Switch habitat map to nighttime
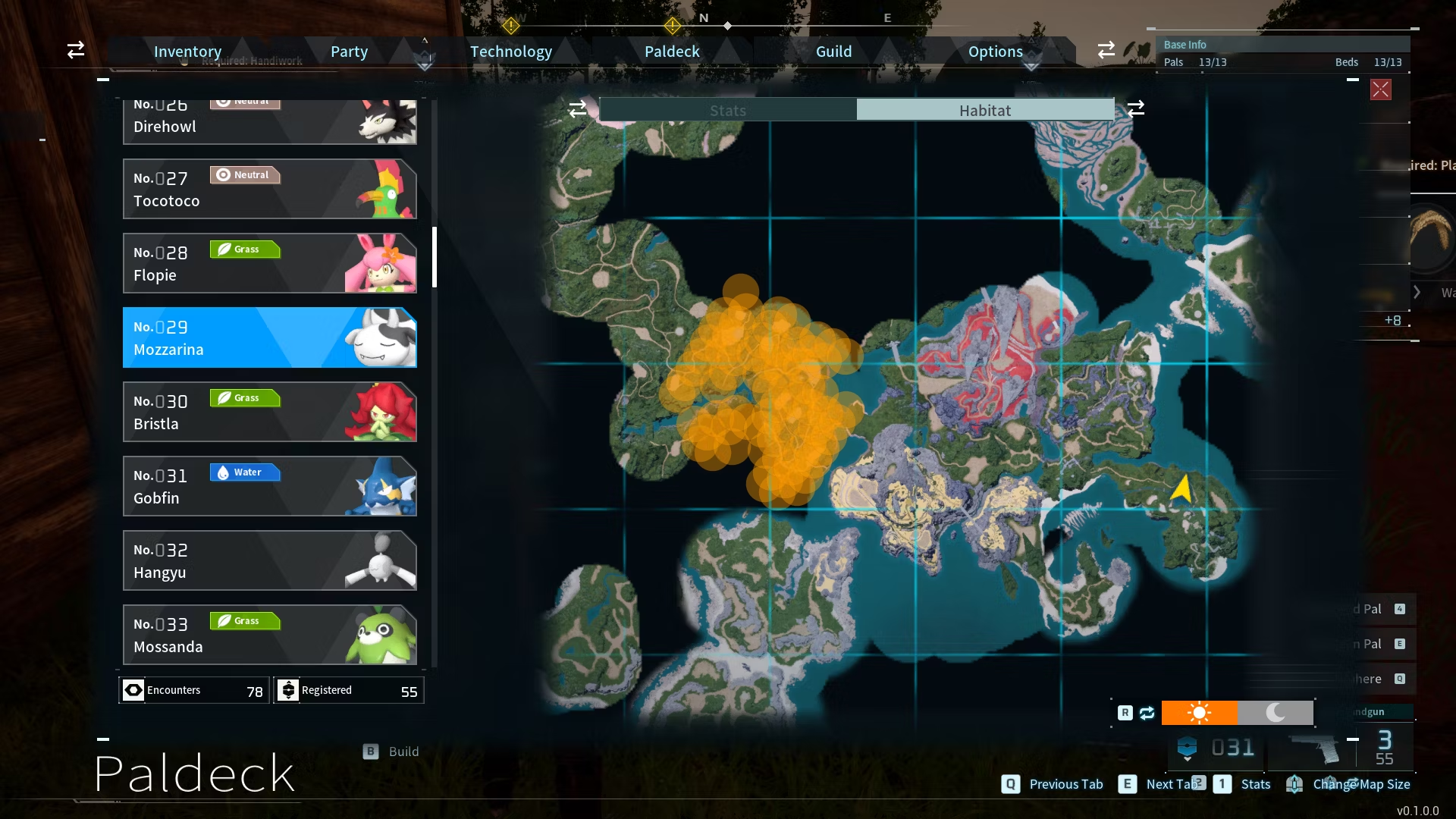1456x819 pixels. pyautogui.click(x=1276, y=713)
